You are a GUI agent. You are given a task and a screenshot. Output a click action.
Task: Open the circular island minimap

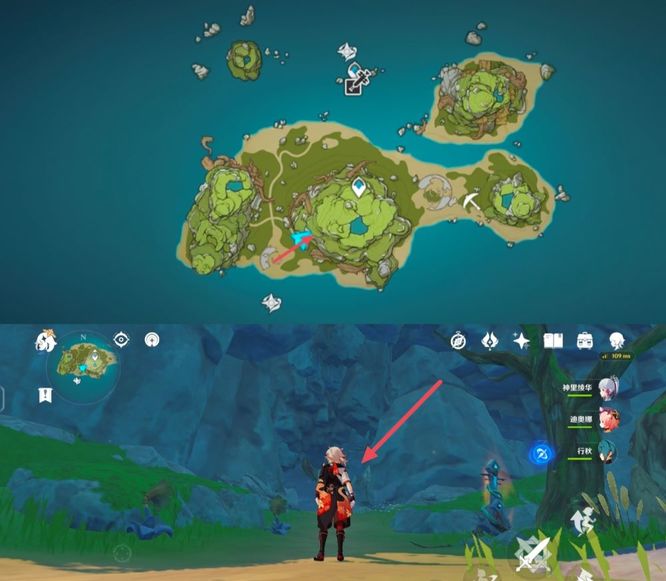coord(84,369)
